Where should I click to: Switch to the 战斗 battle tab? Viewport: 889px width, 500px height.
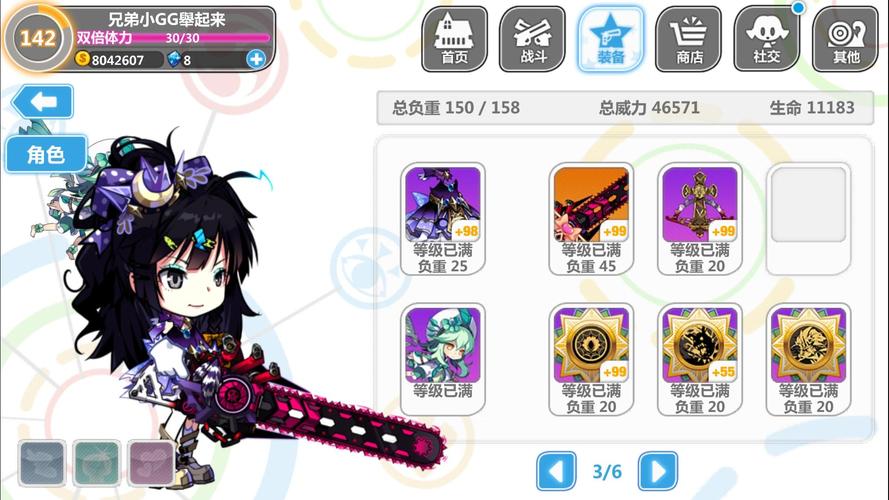[532, 39]
